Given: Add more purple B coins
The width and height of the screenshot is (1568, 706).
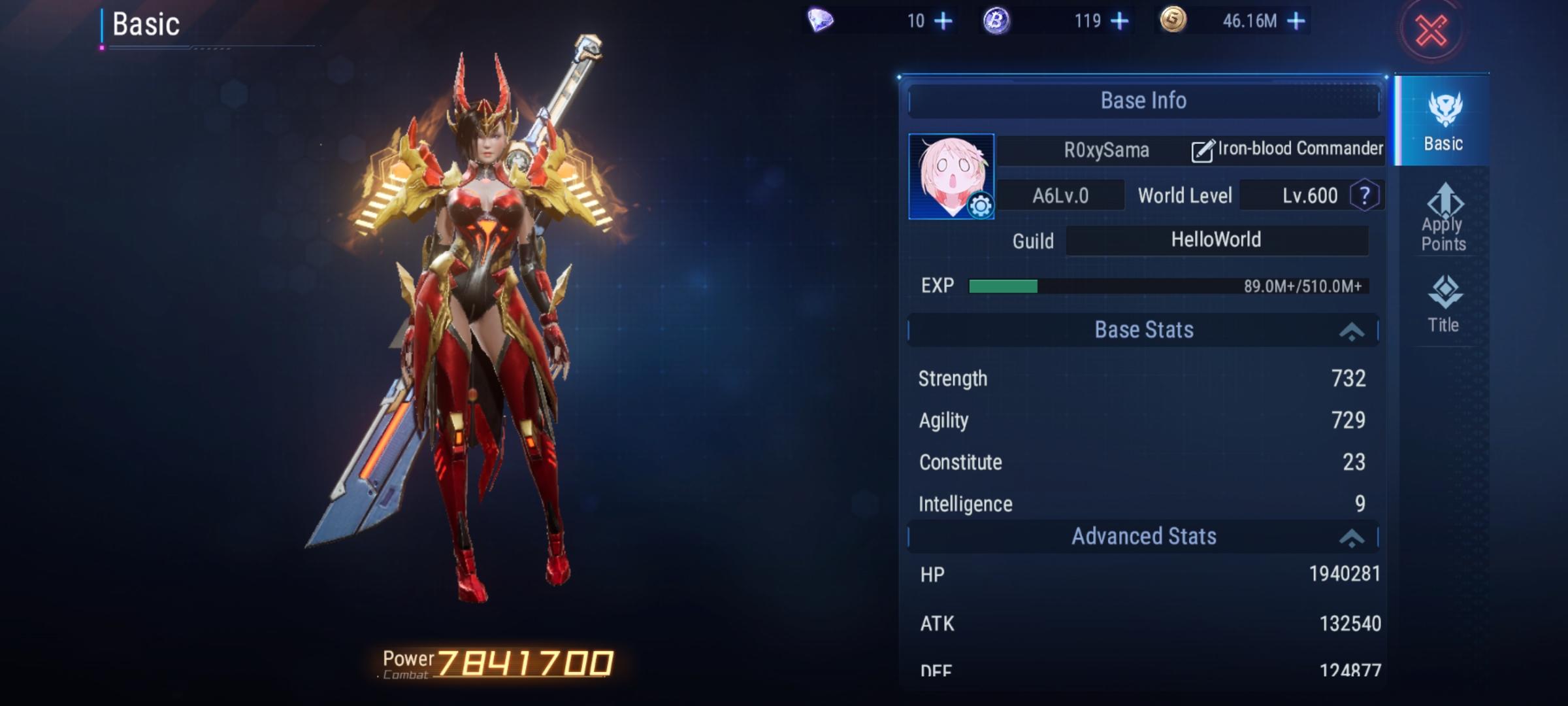Looking at the screenshot, I should 1119,22.
